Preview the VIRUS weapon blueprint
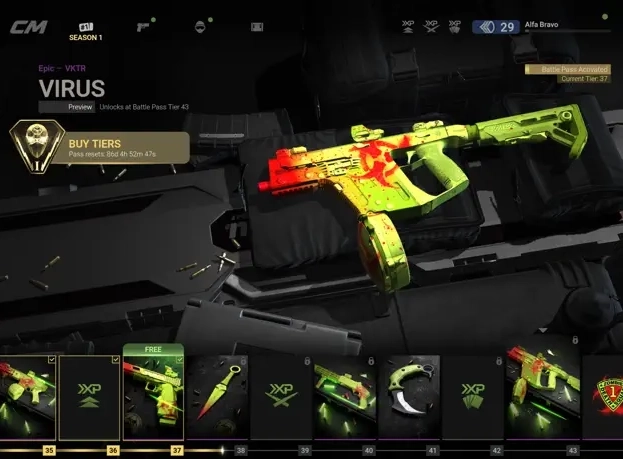Image resolution: width=623 pixels, height=459 pixels. [x=67, y=106]
